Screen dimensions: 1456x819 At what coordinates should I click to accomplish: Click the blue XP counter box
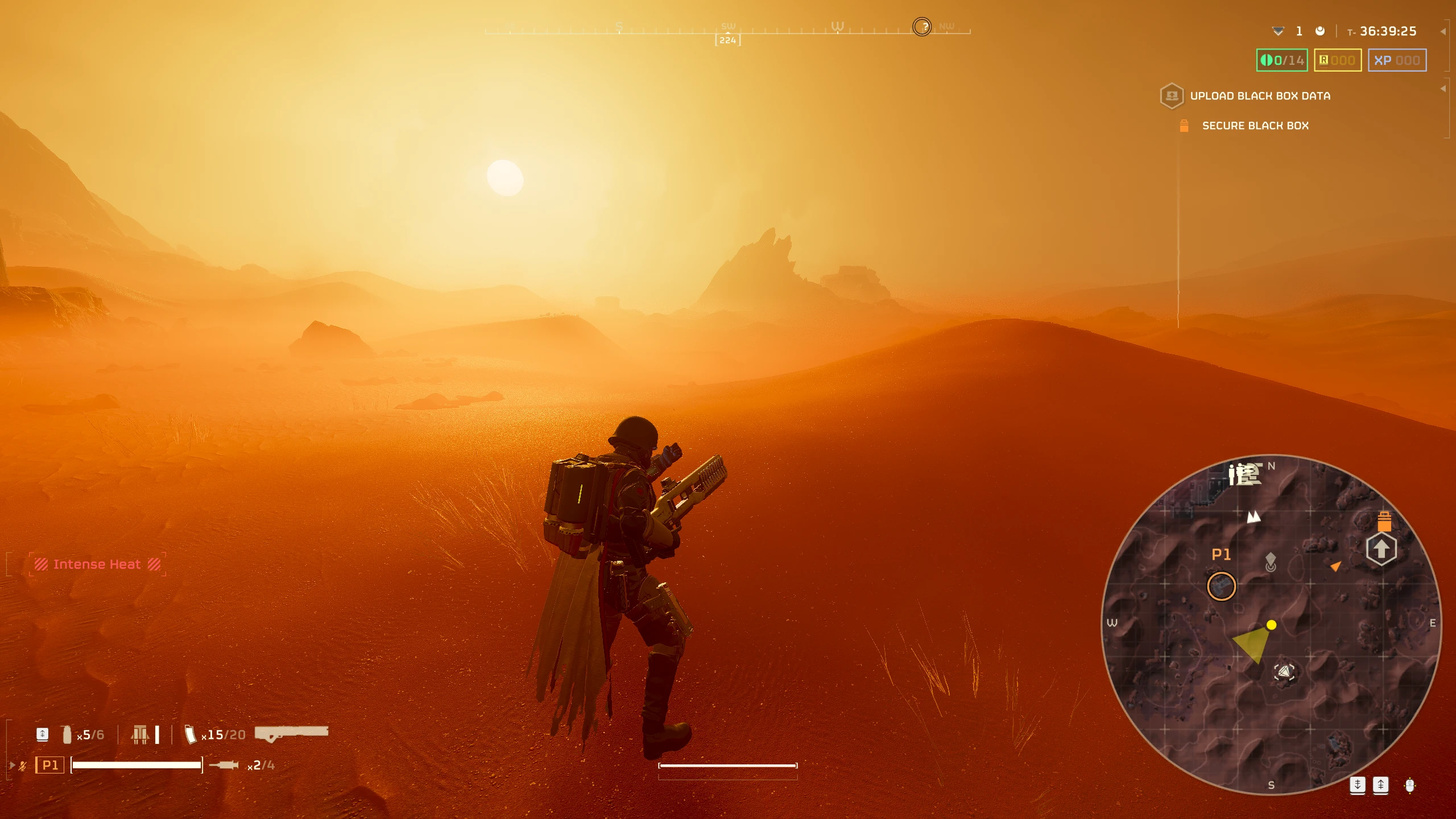1397,60
